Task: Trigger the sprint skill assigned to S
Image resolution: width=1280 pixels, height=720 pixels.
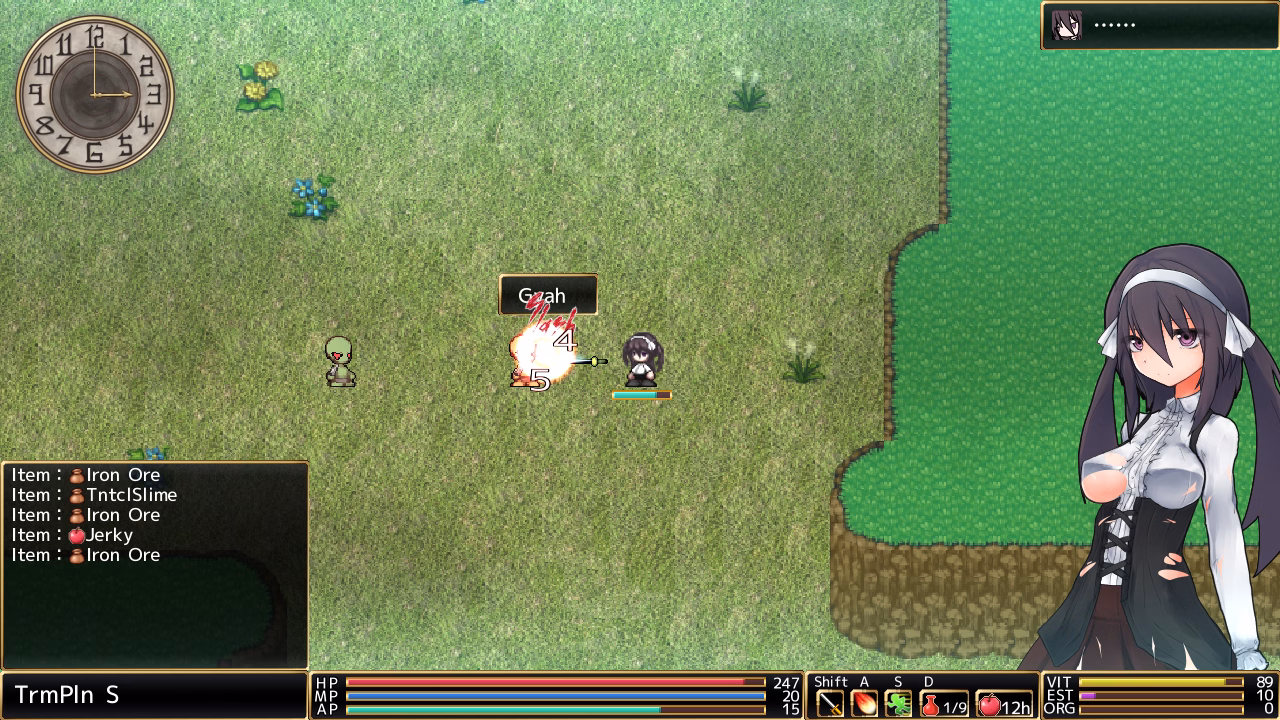Action: tap(897, 703)
